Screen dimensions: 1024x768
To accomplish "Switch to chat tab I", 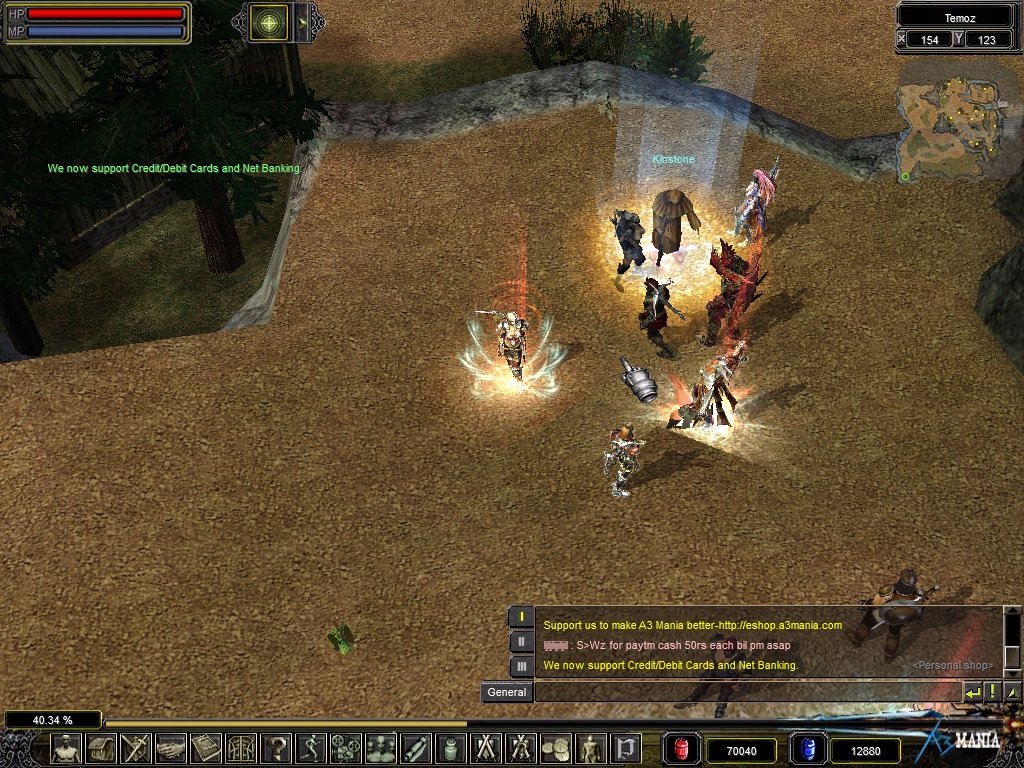I will pos(521,616).
